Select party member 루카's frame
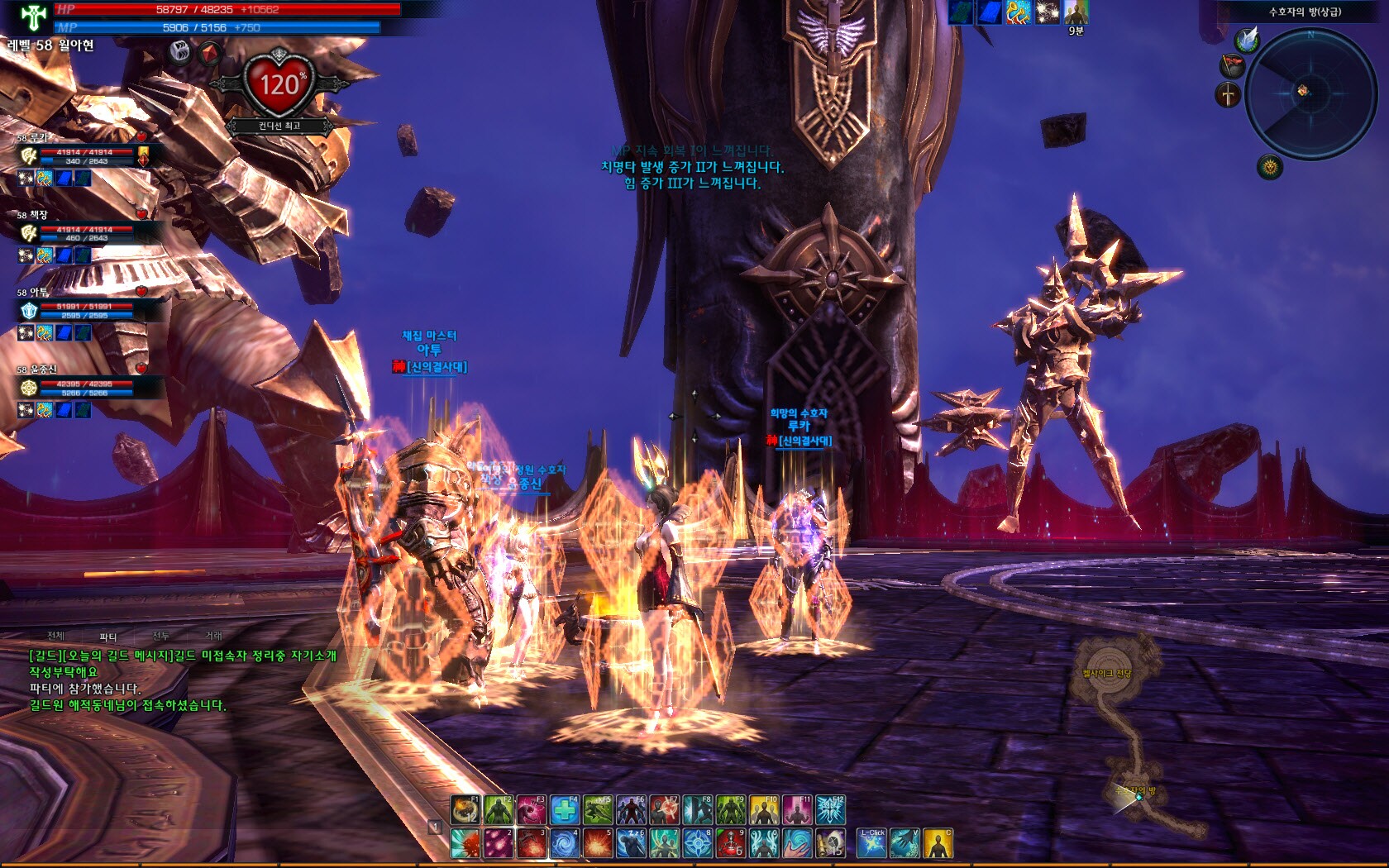Viewport: 1389px width, 868px height. (x=83, y=156)
